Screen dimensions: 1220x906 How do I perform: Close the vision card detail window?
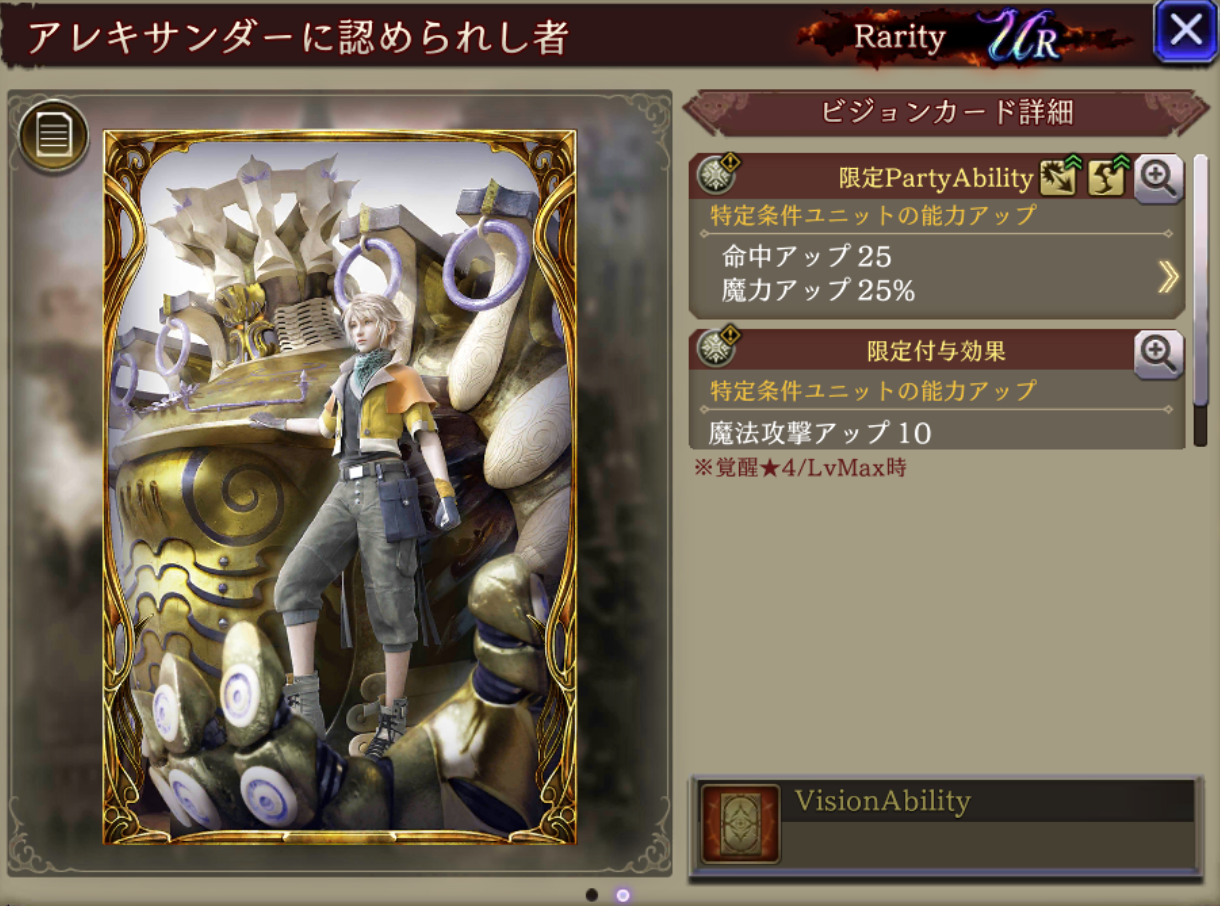pyautogui.click(x=1185, y=31)
